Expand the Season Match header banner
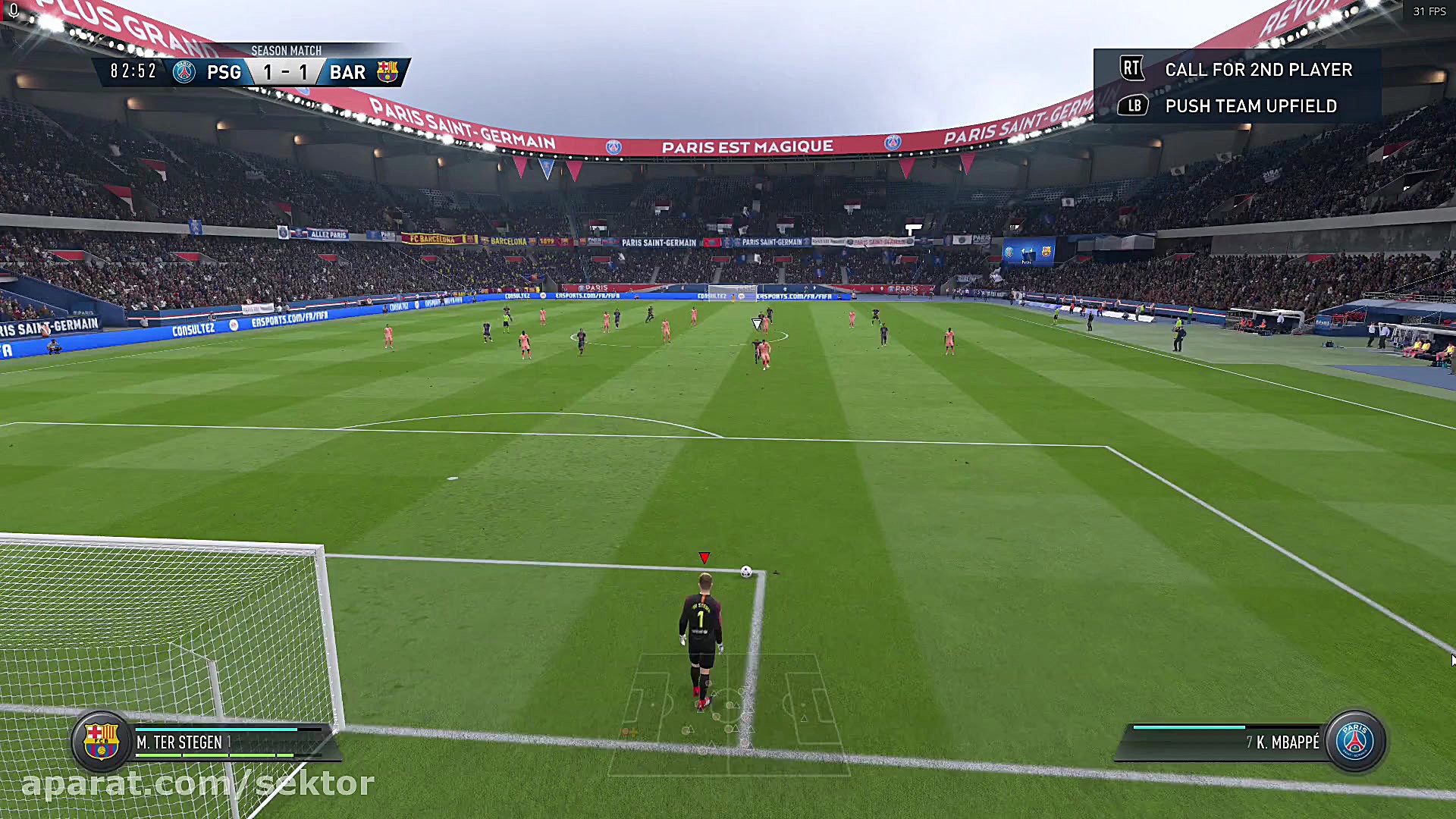Viewport: 1456px width, 819px height. pos(285,50)
